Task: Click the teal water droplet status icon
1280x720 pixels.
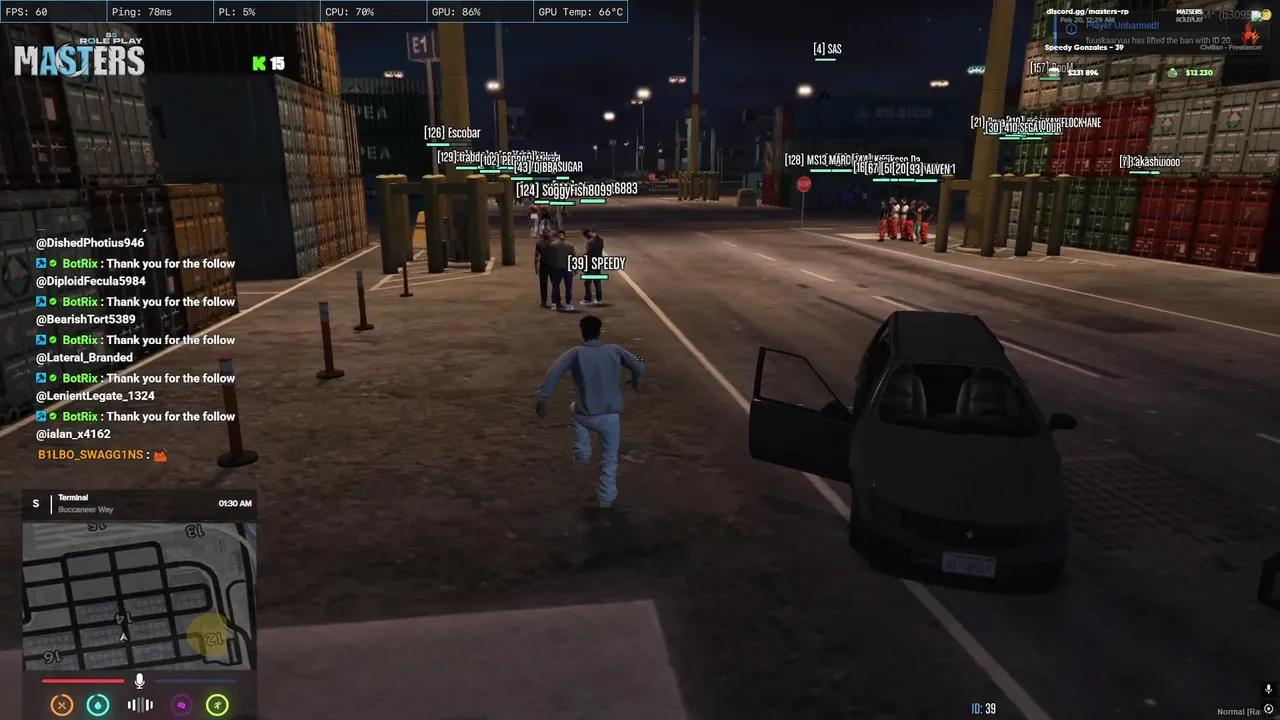Action: 98,705
